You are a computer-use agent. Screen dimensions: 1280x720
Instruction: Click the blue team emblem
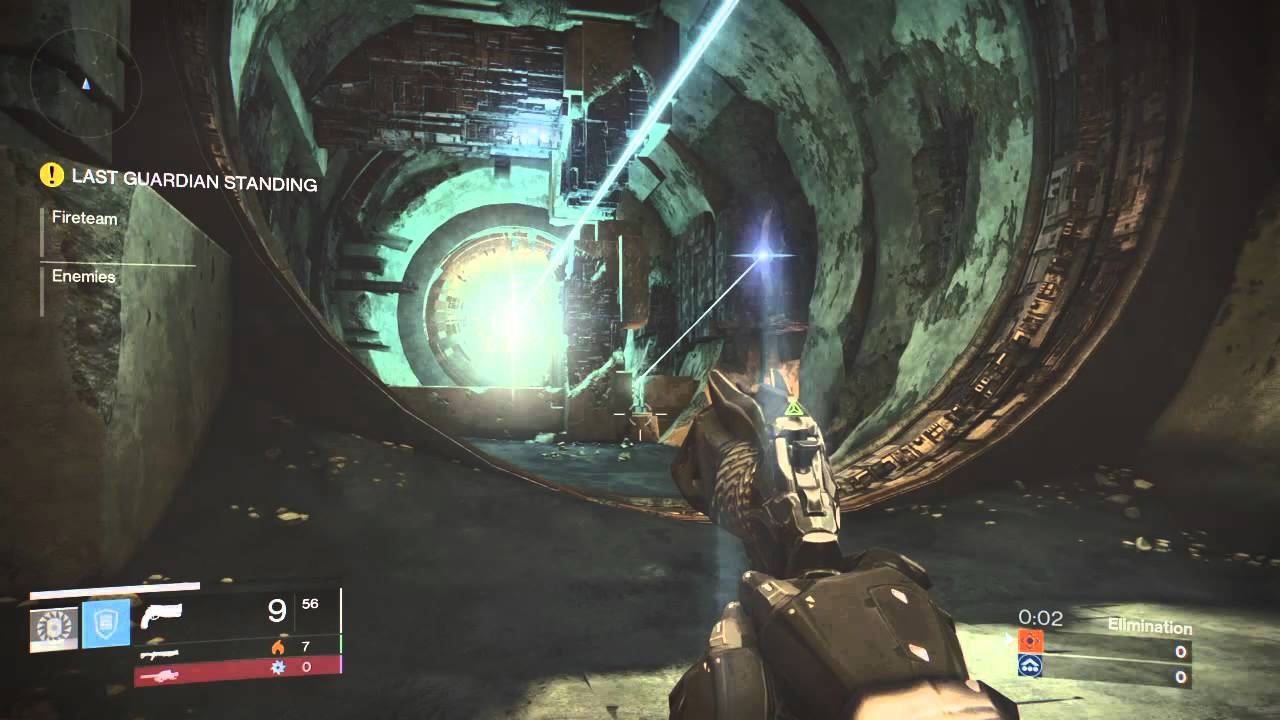[1030, 666]
